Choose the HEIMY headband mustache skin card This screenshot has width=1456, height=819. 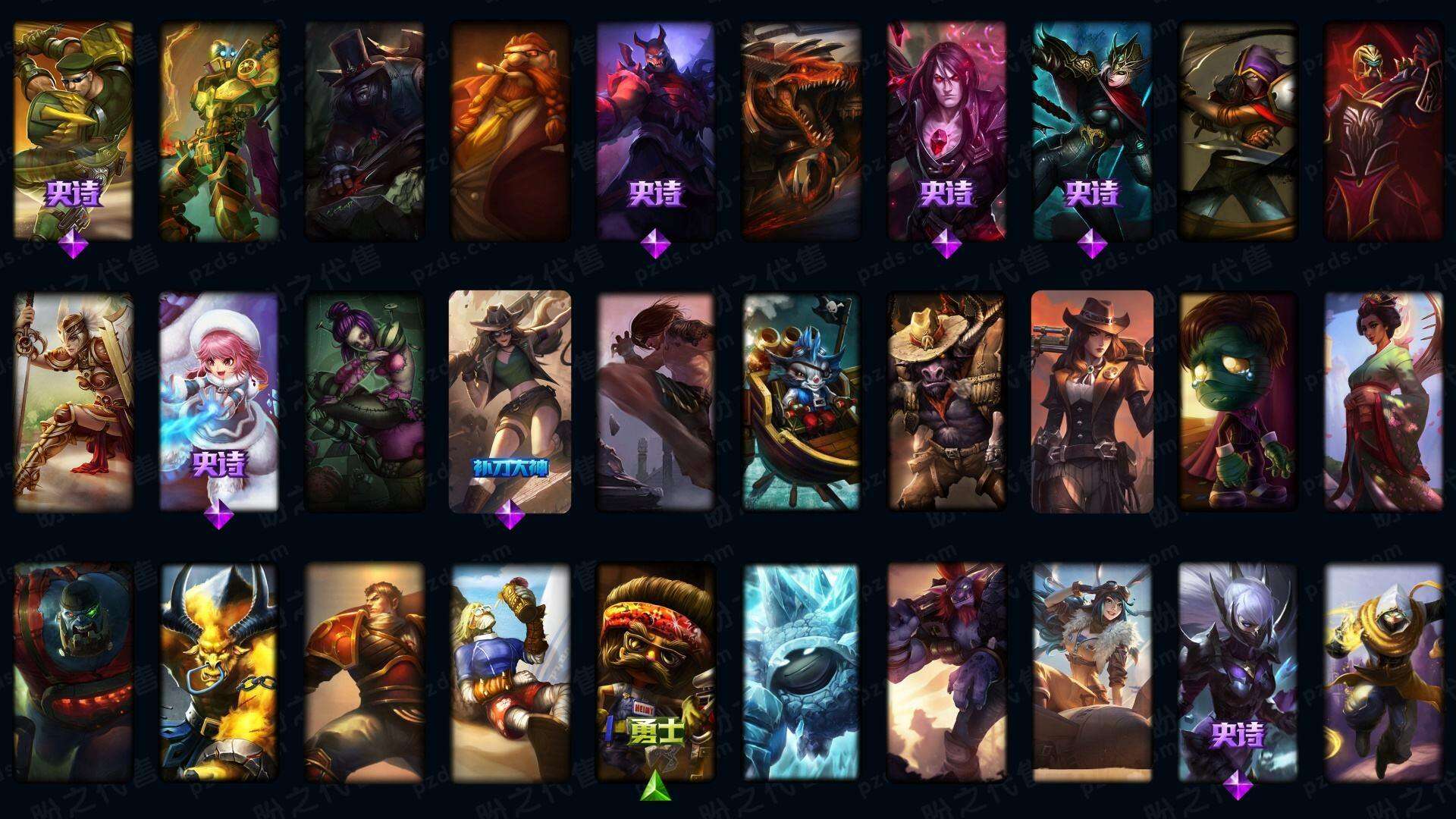[x=655, y=672]
